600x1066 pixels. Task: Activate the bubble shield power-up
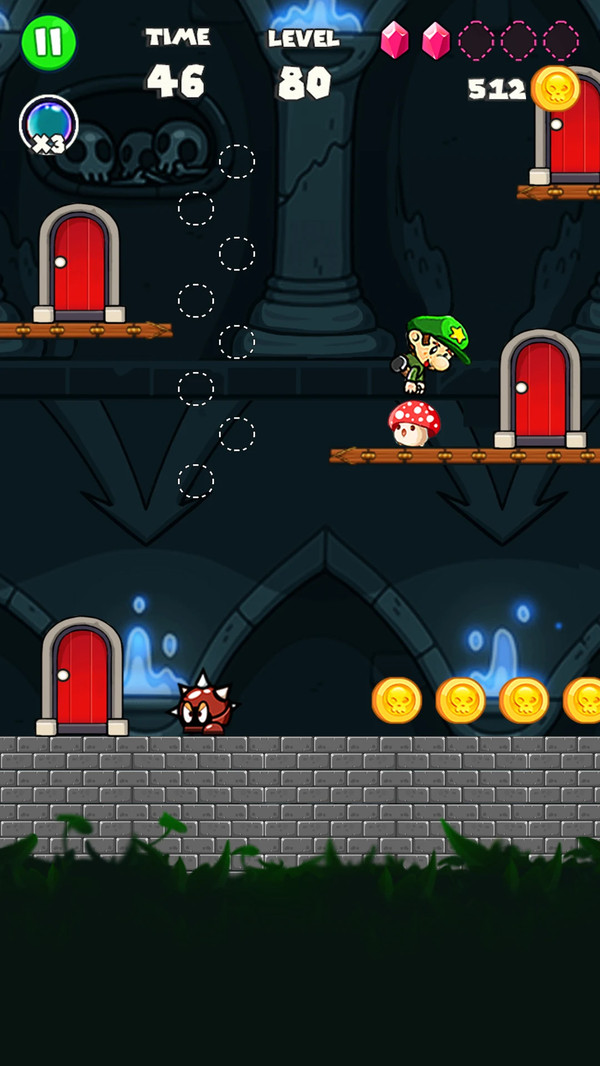pyautogui.click(x=47, y=125)
